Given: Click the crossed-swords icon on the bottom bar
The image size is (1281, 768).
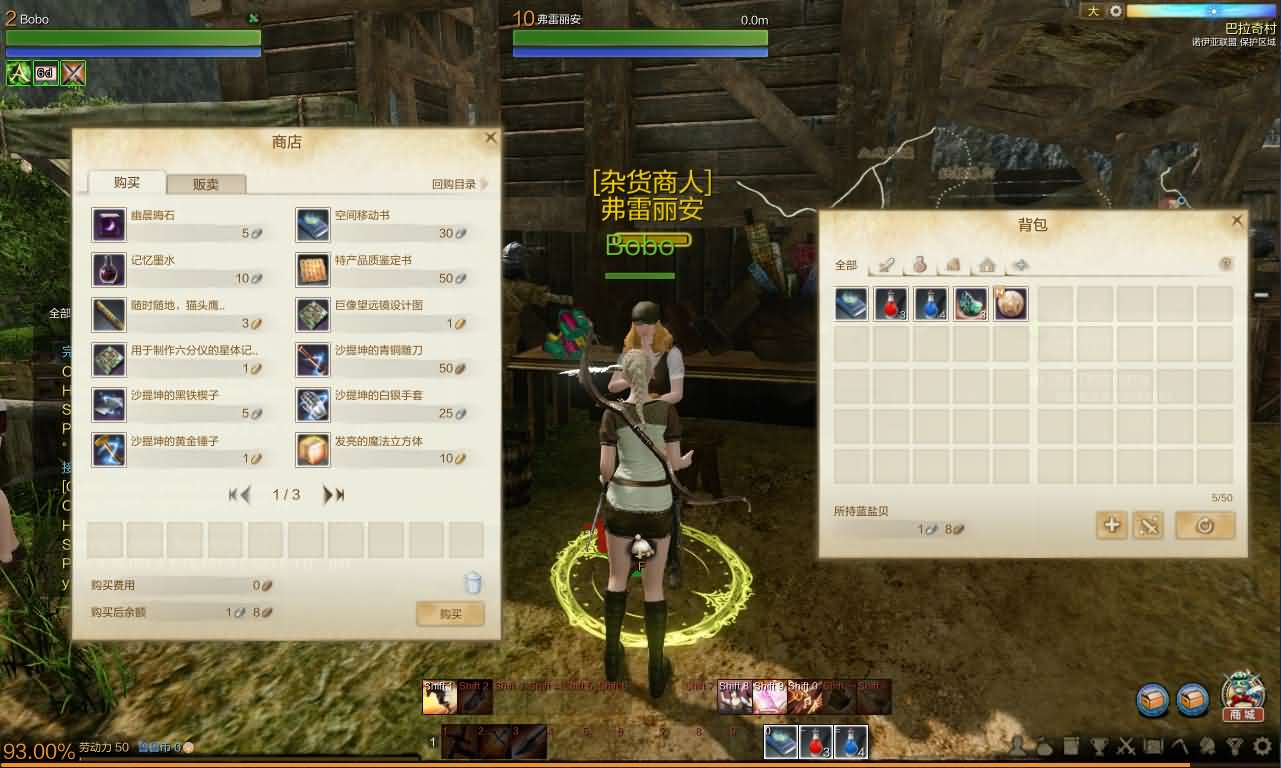Looking at the screenshot, I should [x=1127, y=746].
